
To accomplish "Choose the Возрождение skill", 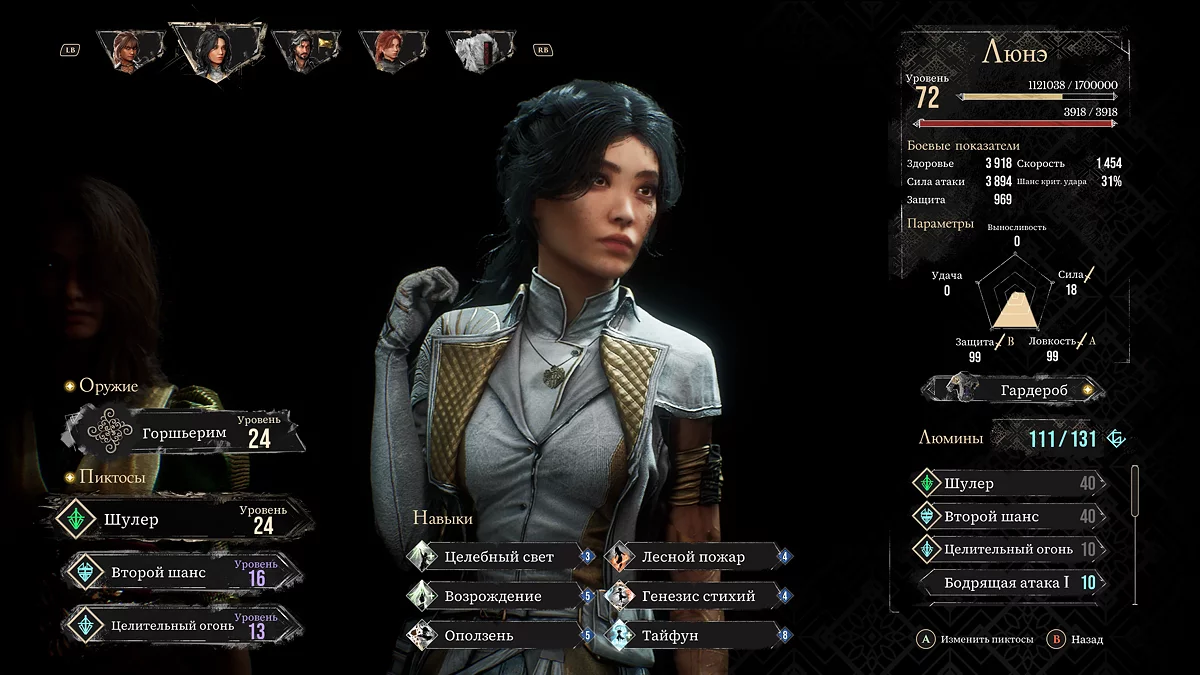I will tap(498, 596).
